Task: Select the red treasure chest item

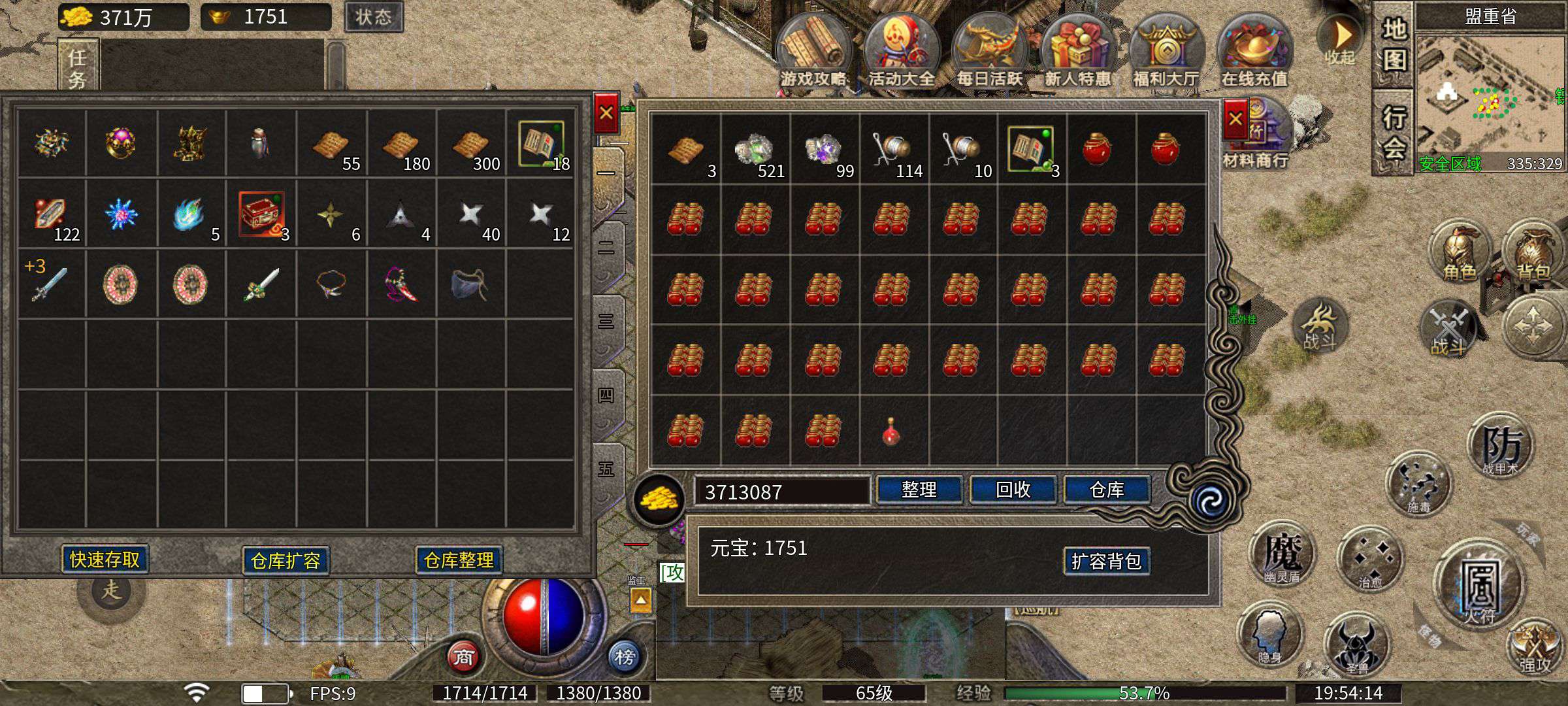Action: [x=261, y=214]
